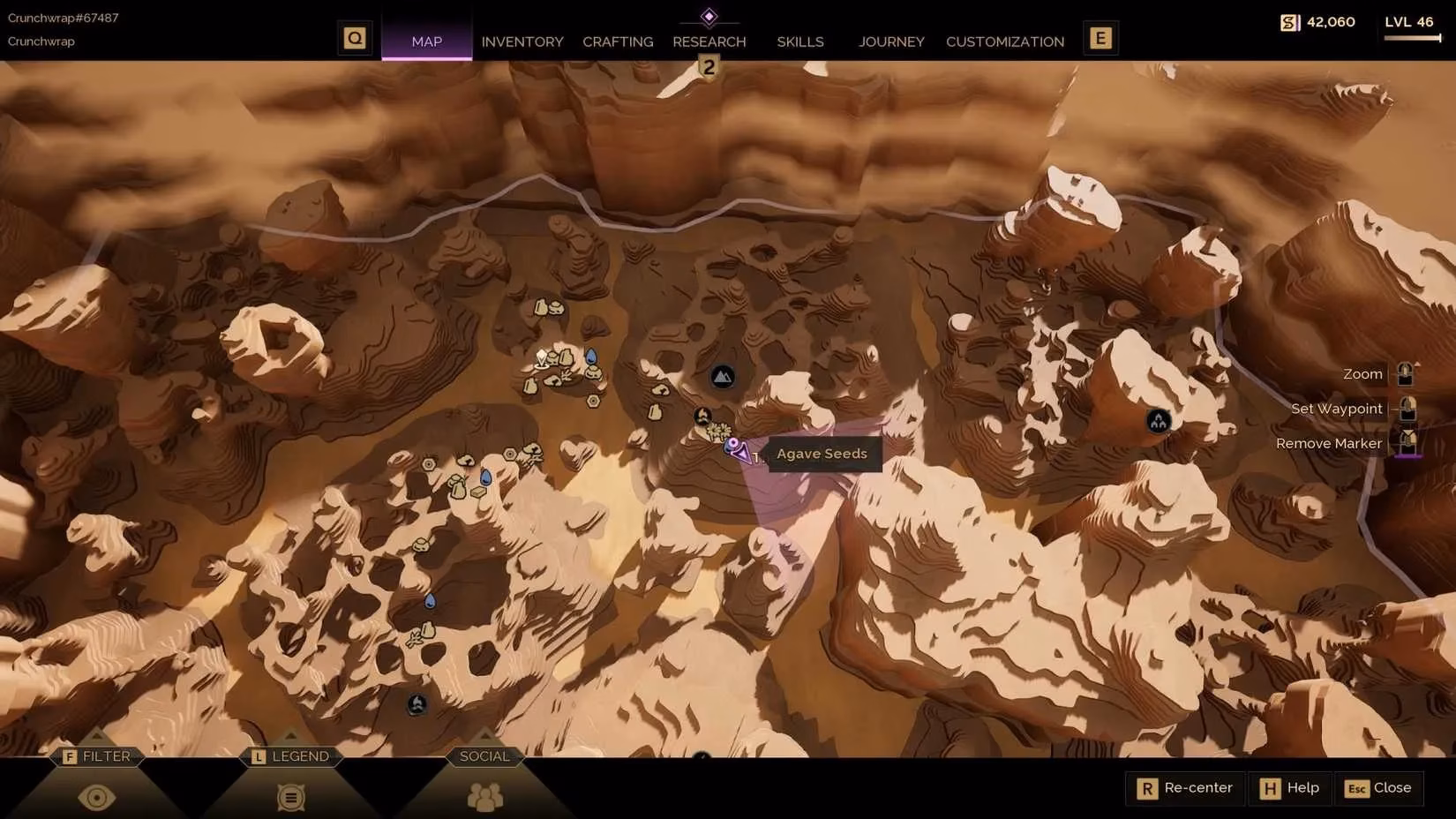
Task: Open the Journey tab
Action: pos(891,41)
